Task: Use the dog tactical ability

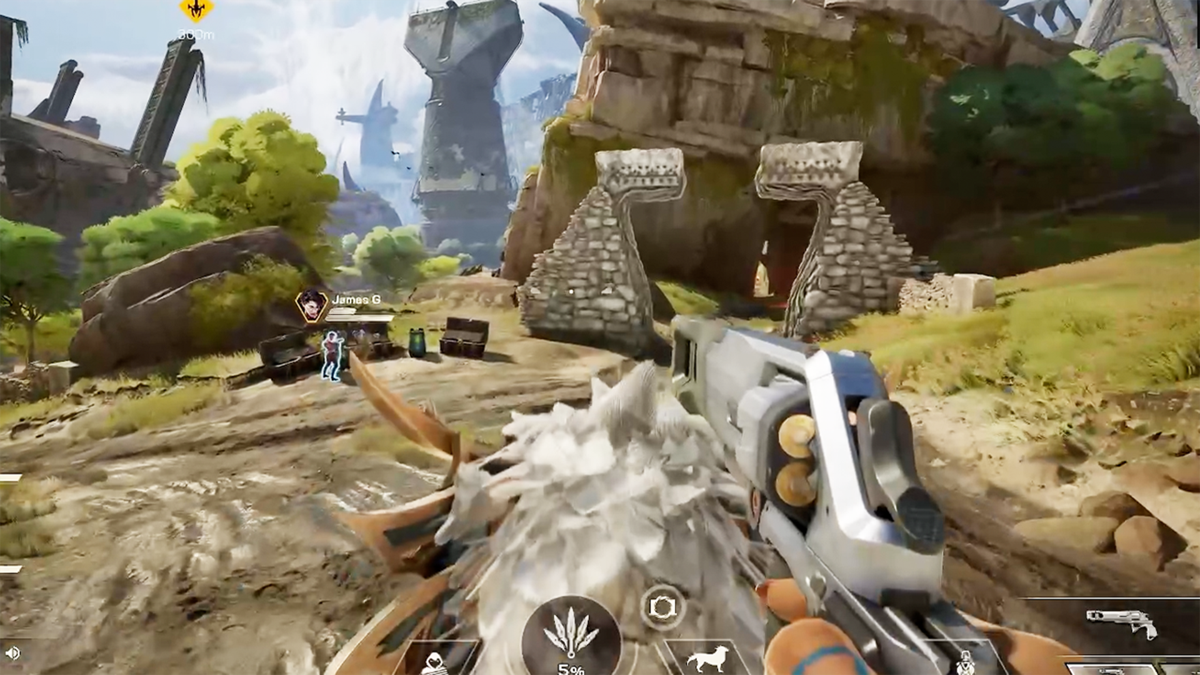Action: click(708, 660)
